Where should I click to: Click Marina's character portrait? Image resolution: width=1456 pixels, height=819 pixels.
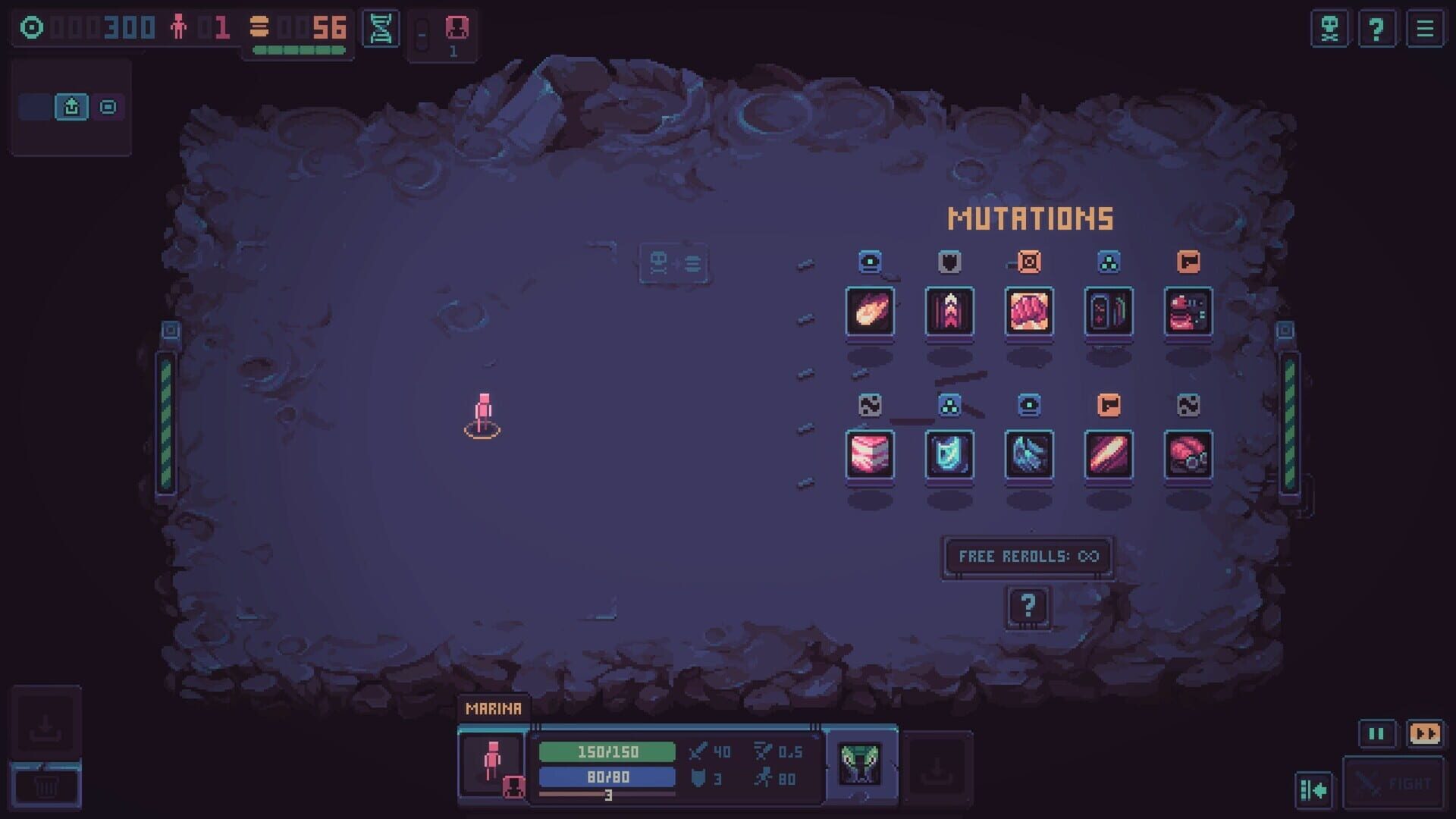click(x=493, y=764)
